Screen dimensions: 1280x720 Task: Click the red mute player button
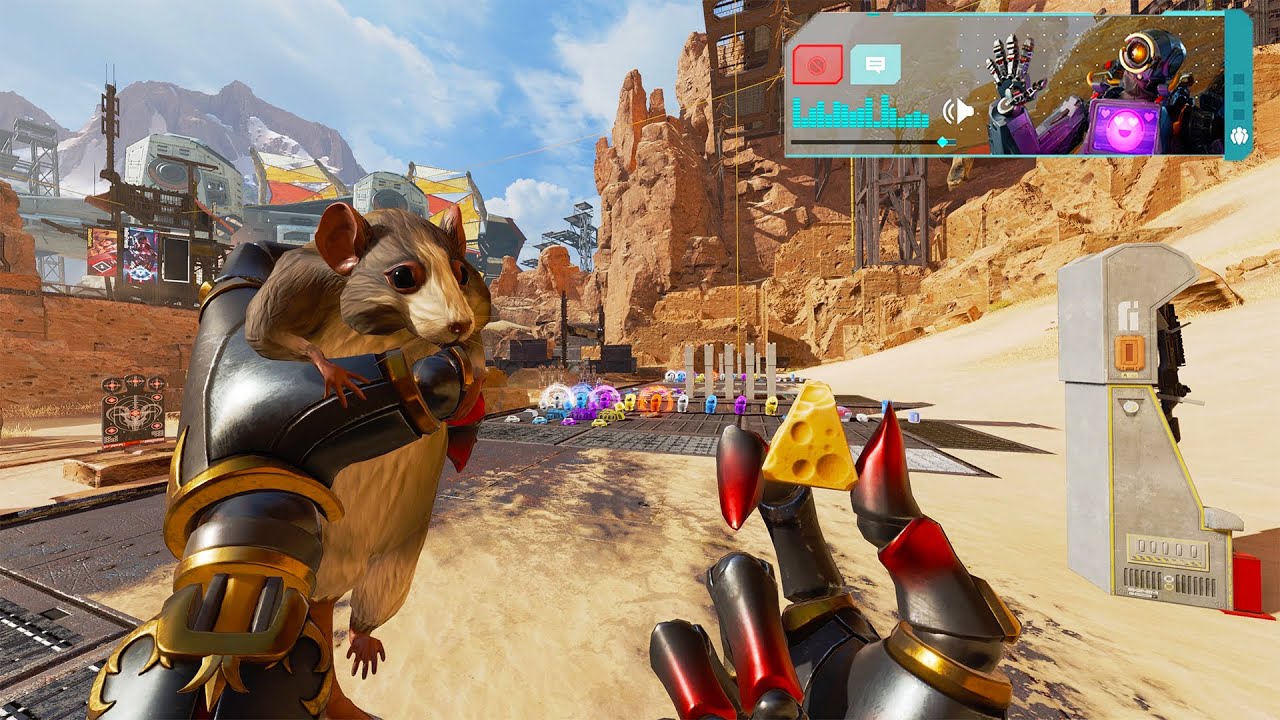coord(817,65)
